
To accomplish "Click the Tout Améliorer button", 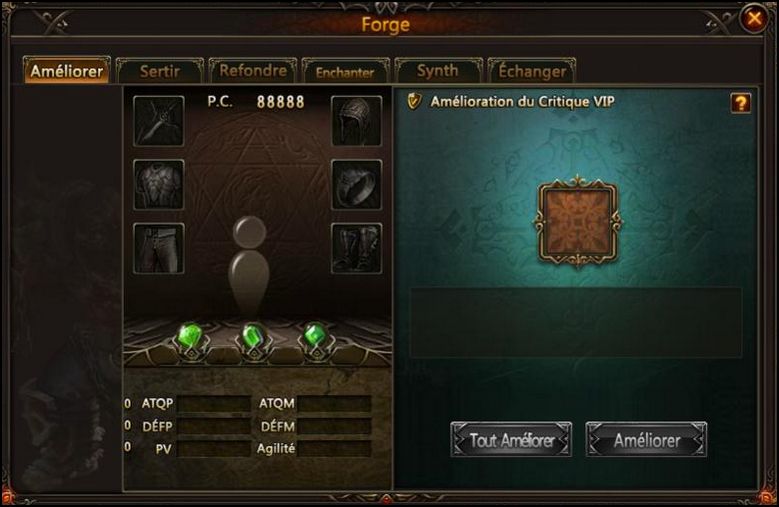I will tap(511, 440).
